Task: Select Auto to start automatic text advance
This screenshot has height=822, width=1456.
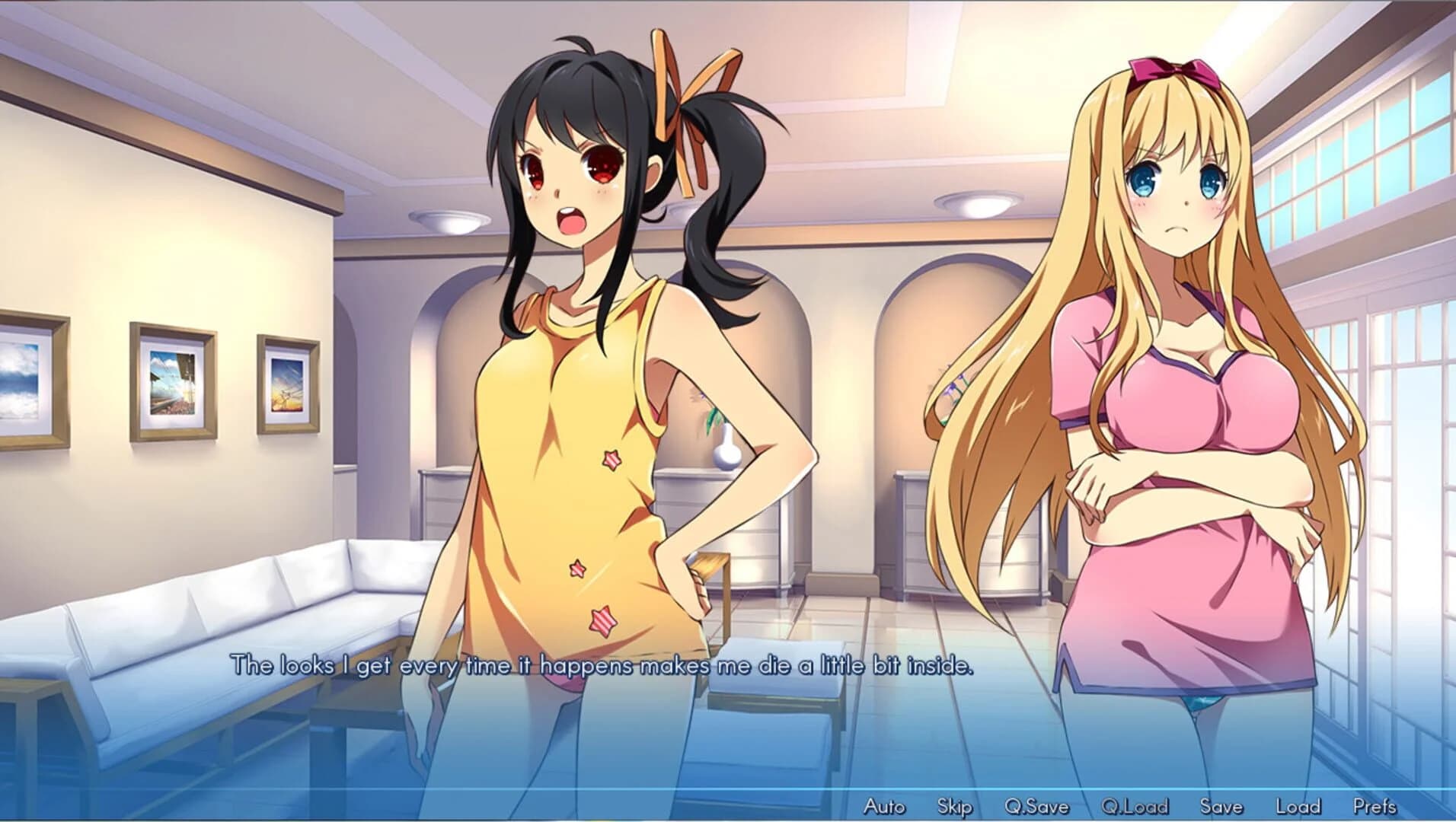Action: (886, 808)
